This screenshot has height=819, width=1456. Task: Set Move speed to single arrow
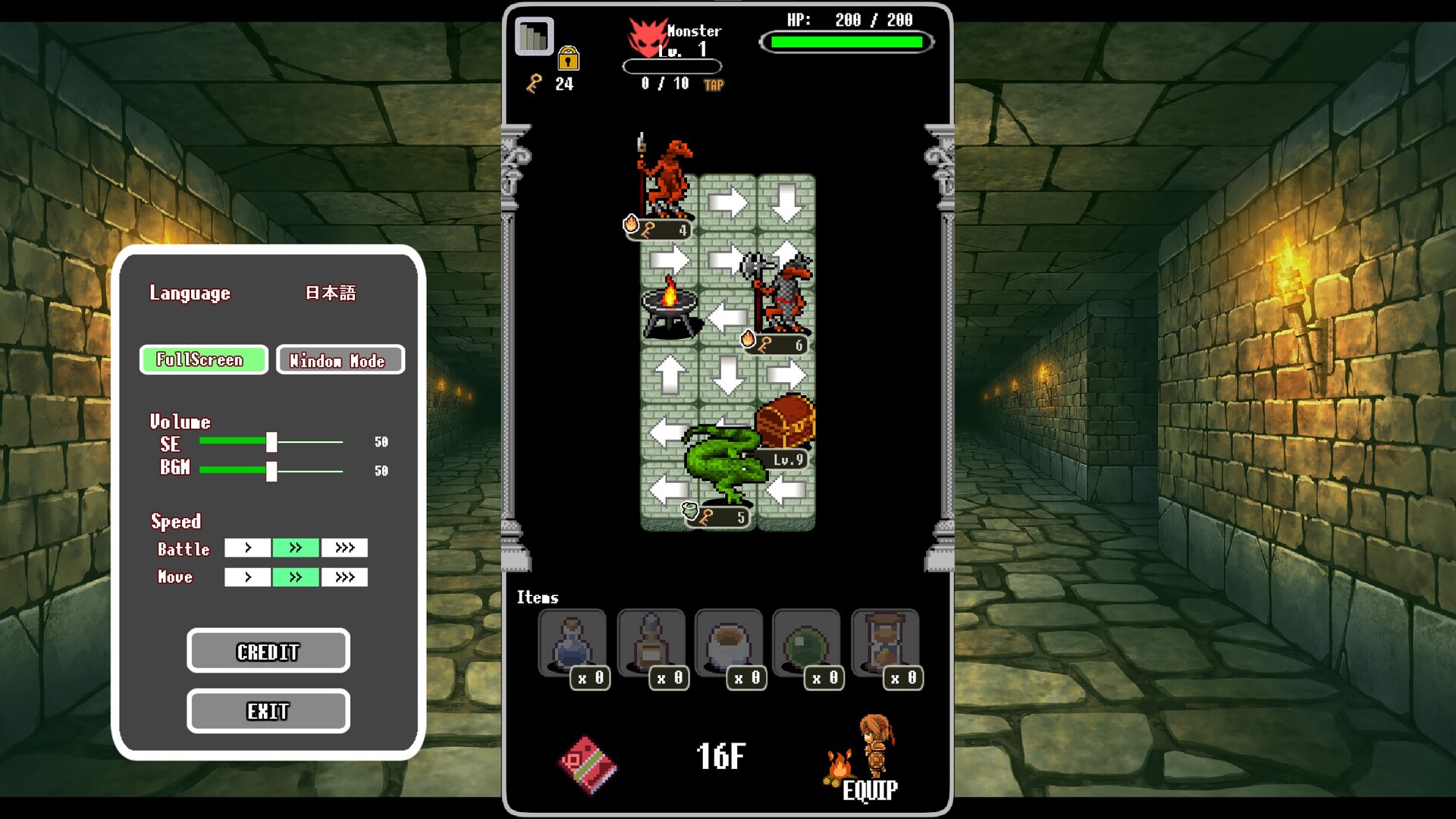pyautogui.click(x=247, y=576)
